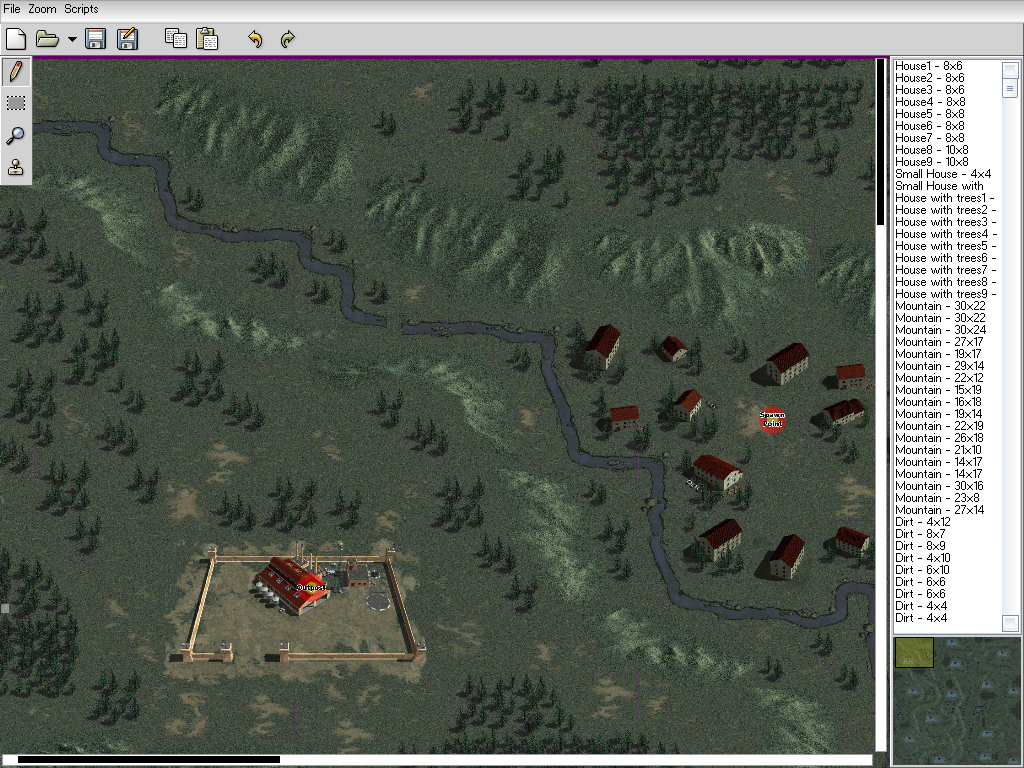Activate the magnifying glass tool
The width and height of the screenshot is (1024, 768).
pos(16,136)
